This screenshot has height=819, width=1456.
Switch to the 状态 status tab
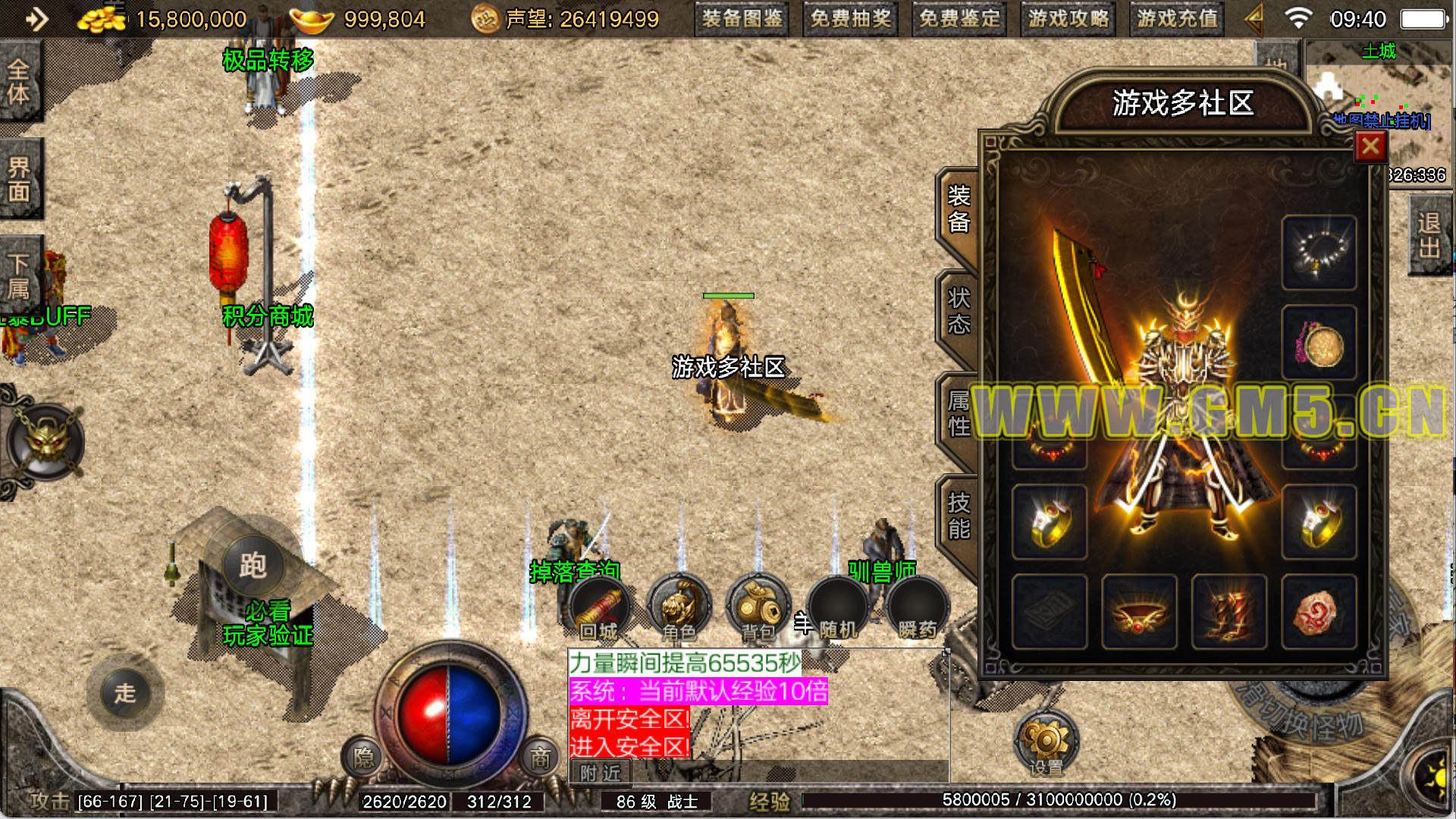[x=959, y=311]
